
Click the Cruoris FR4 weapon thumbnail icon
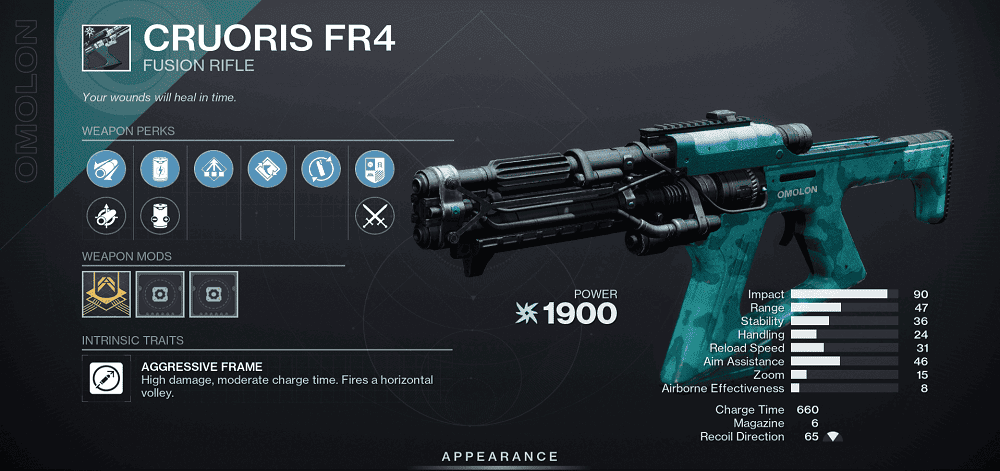(x=105, y=40)
